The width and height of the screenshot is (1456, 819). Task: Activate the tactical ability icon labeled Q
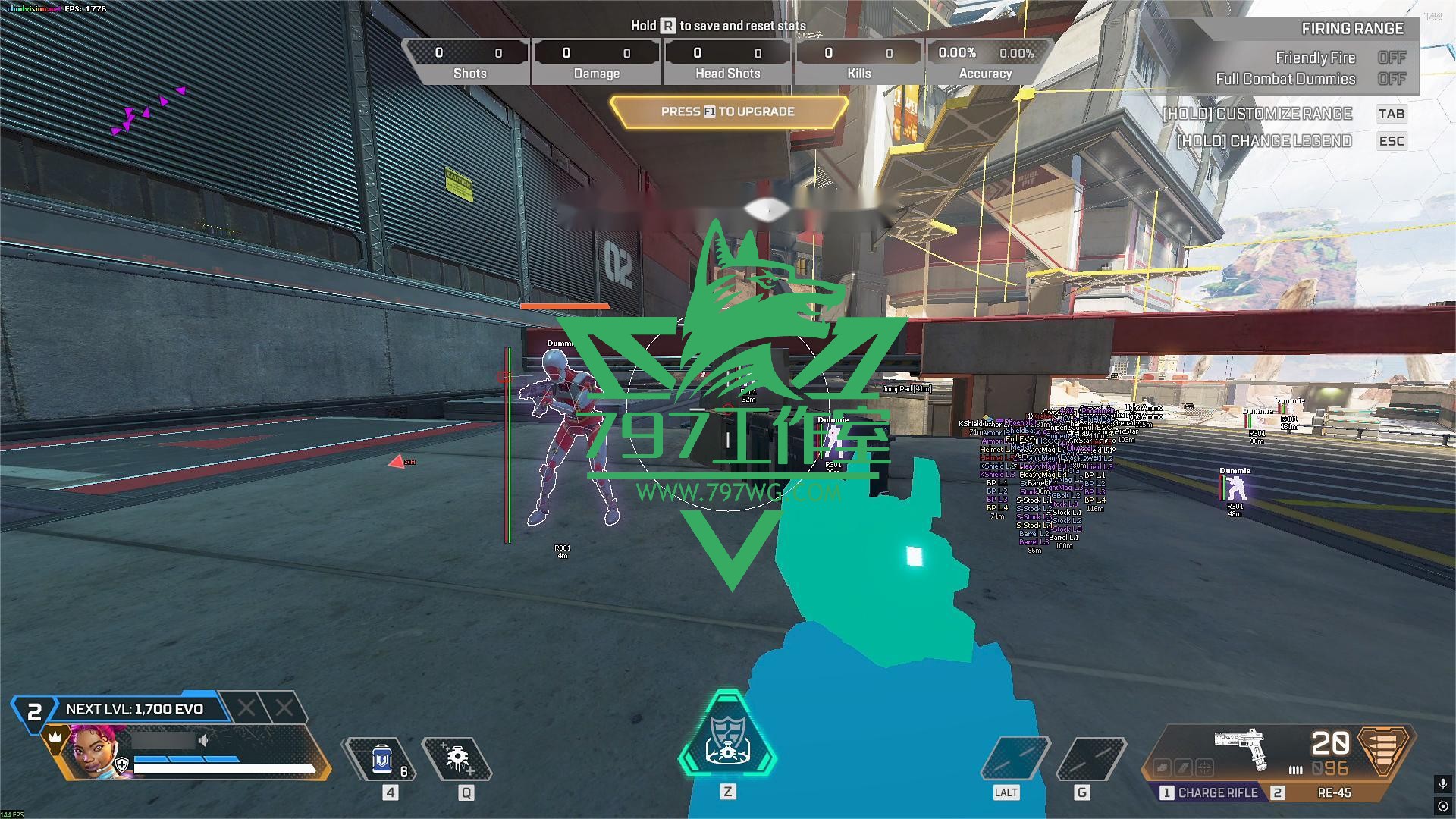pos(457,759)
